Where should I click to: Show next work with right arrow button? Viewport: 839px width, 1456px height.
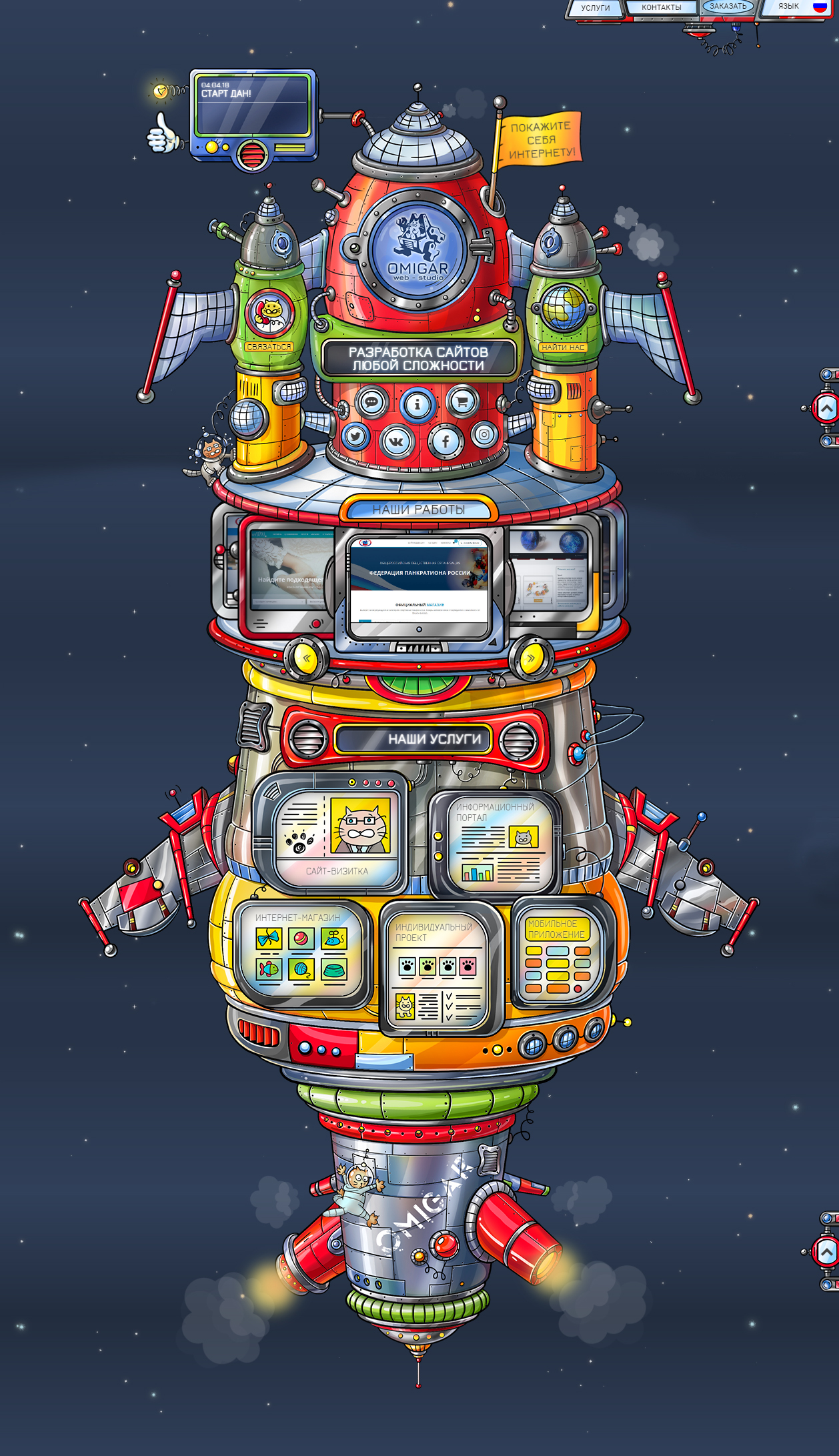(x=531, y=658)
